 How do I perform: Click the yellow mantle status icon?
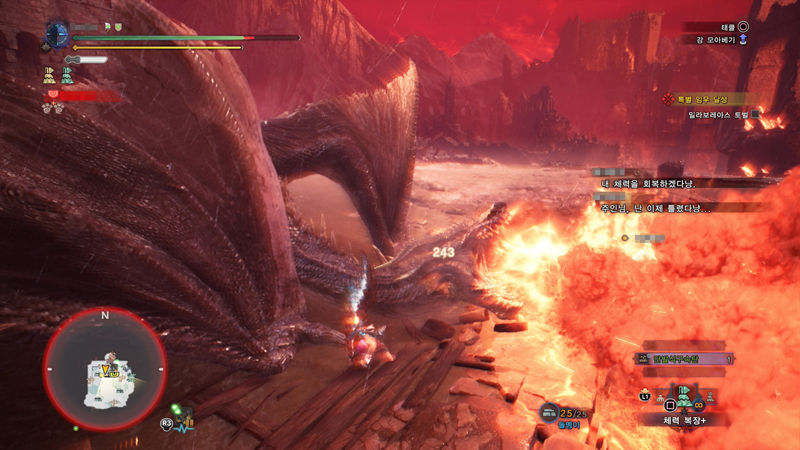(49, 74)
